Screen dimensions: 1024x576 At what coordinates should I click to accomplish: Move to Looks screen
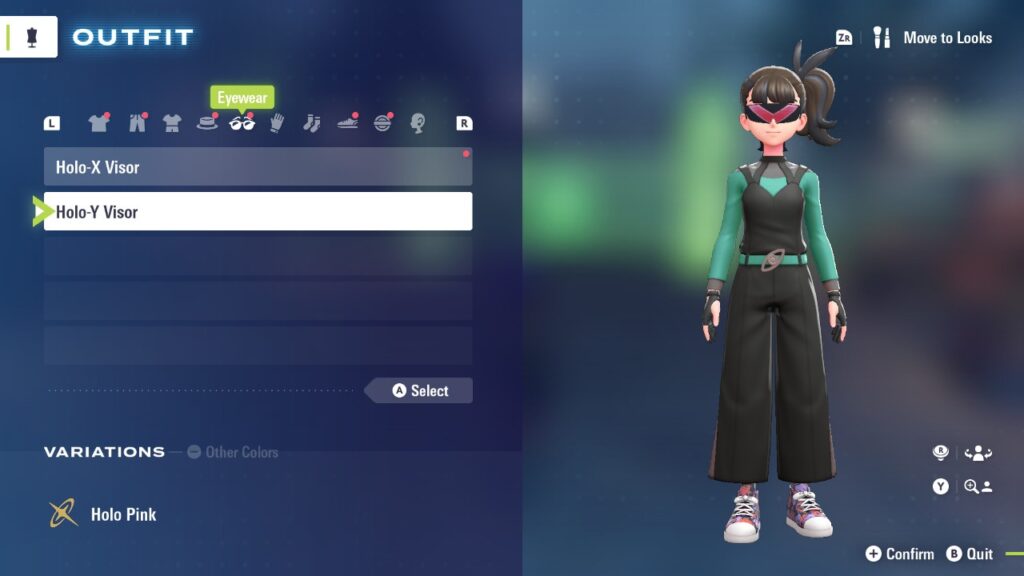[934, 38]
